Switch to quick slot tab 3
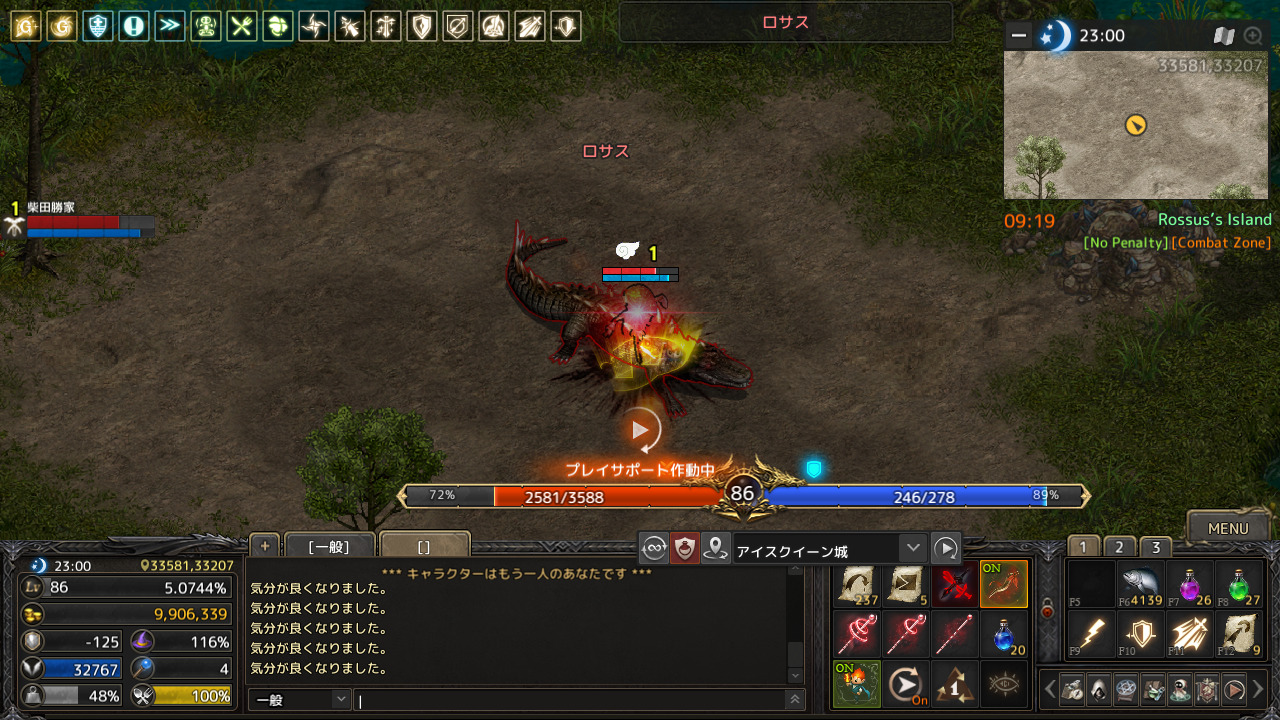The image size is (1280, 720). (1155, 547)
